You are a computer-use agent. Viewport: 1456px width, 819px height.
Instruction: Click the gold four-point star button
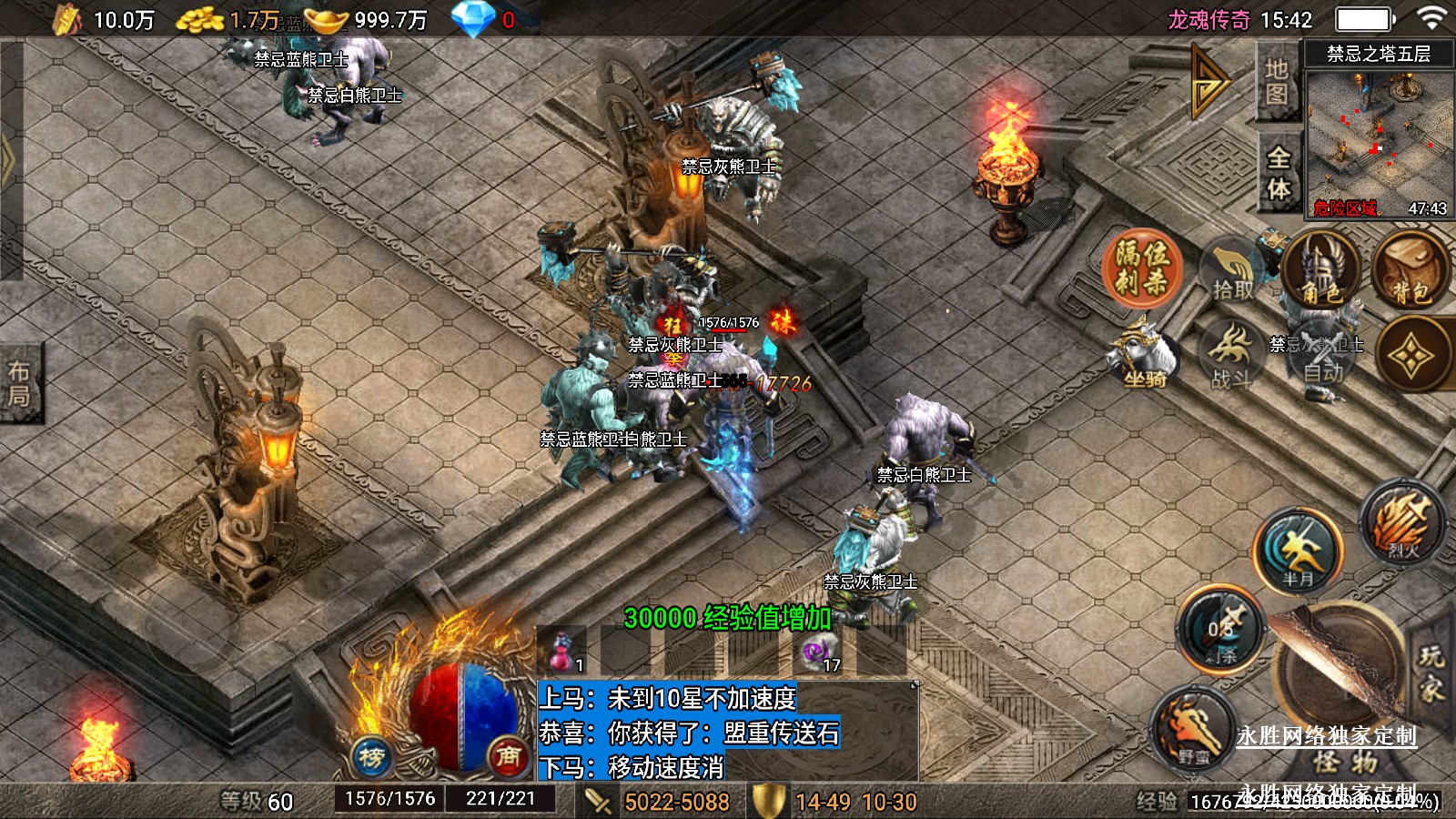pos(1410,355)
